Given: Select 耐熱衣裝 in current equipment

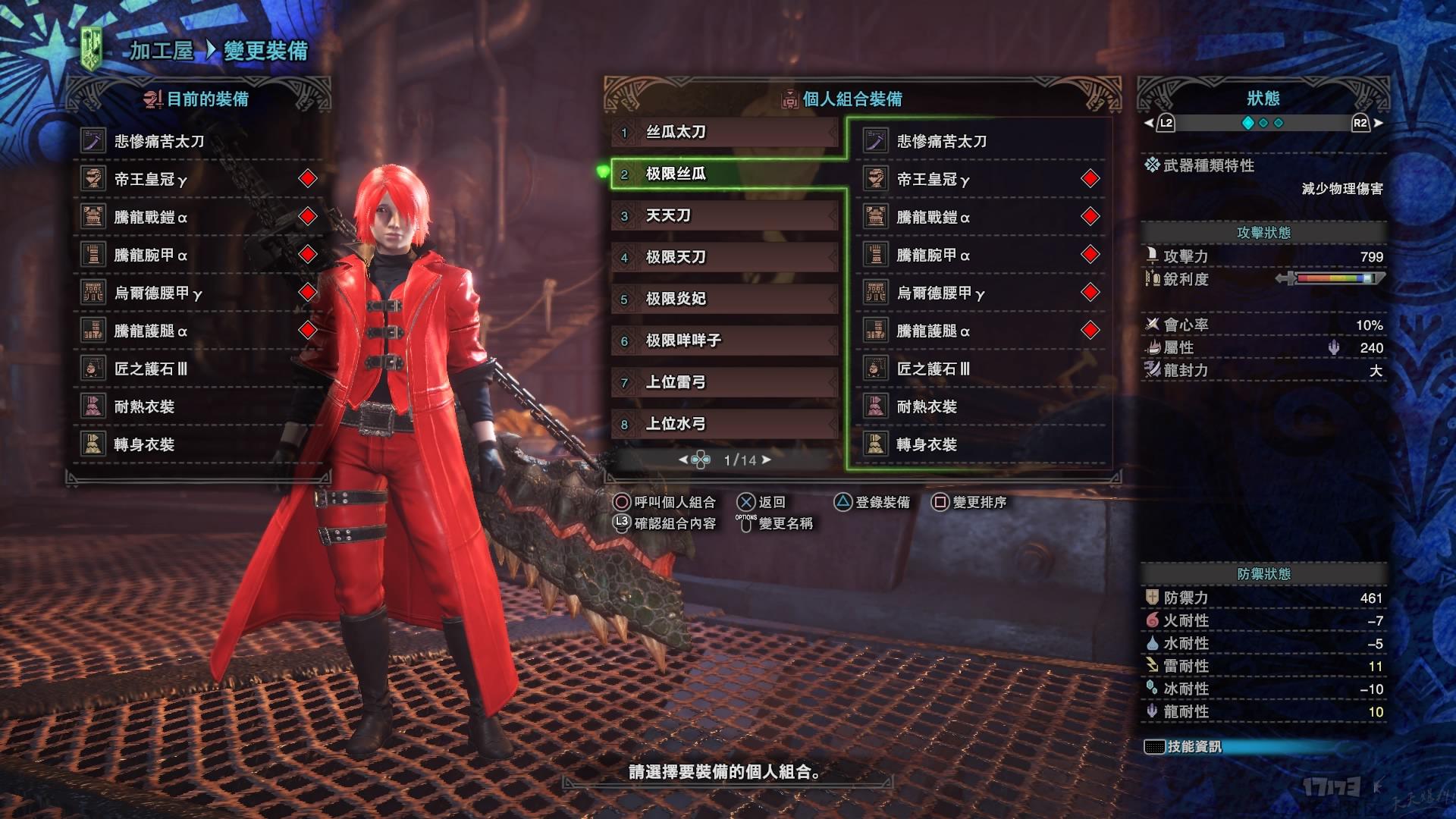Looking at the screenshot, I should (x=144, y=406).
